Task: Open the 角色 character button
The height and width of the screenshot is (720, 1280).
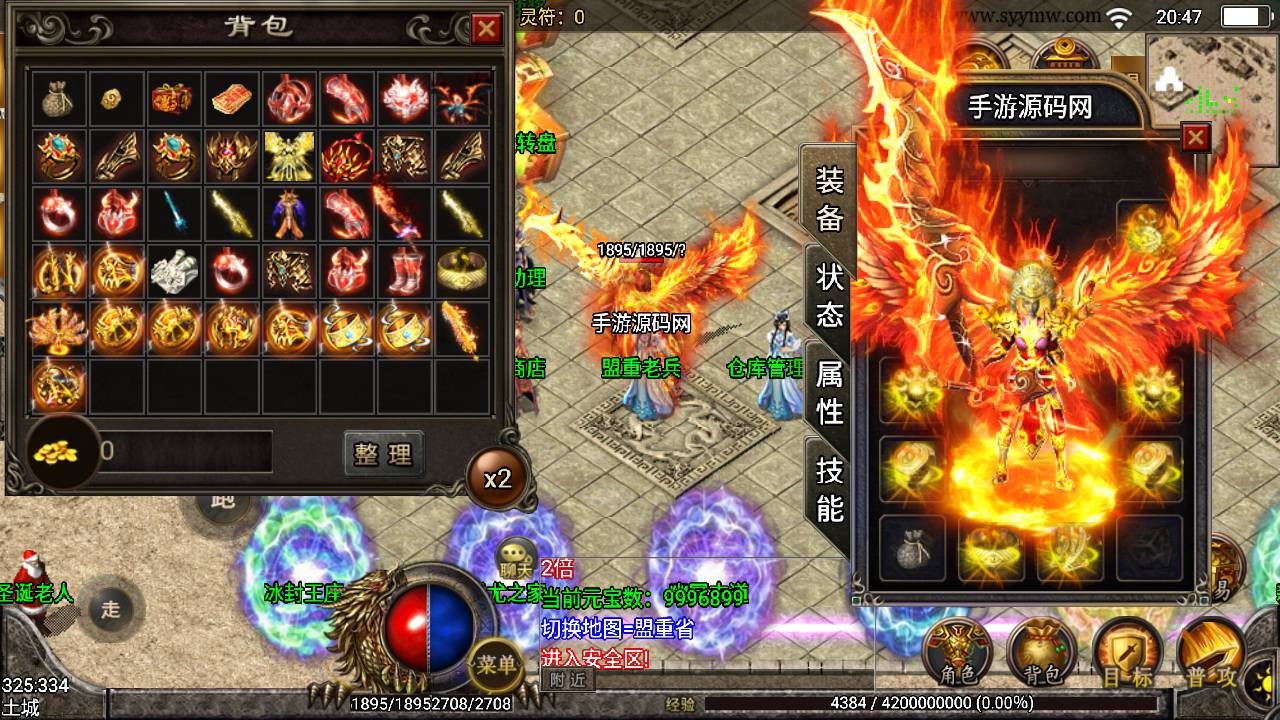Action: click(955, 655)
